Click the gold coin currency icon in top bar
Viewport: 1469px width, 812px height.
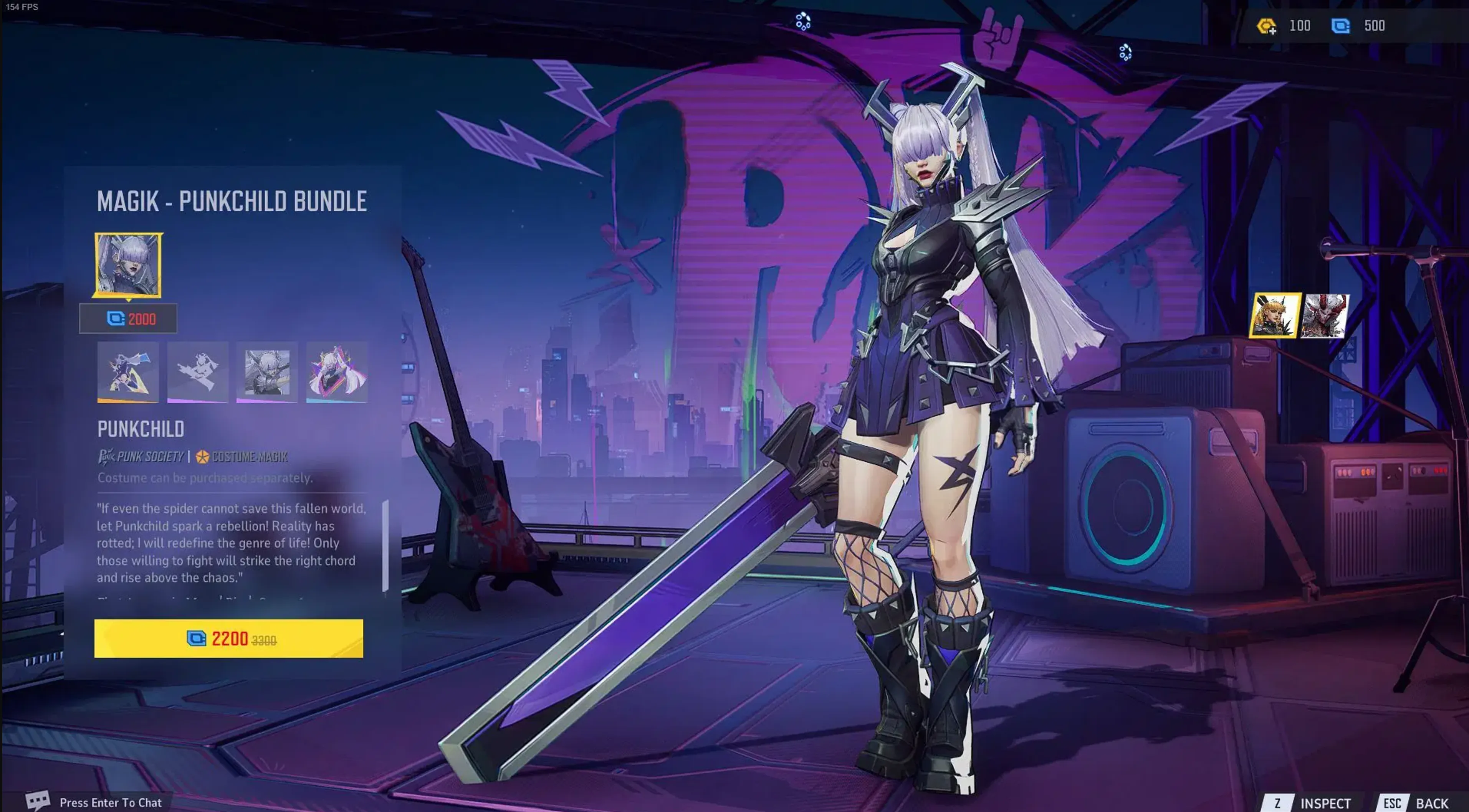(x=1267, y=25)
